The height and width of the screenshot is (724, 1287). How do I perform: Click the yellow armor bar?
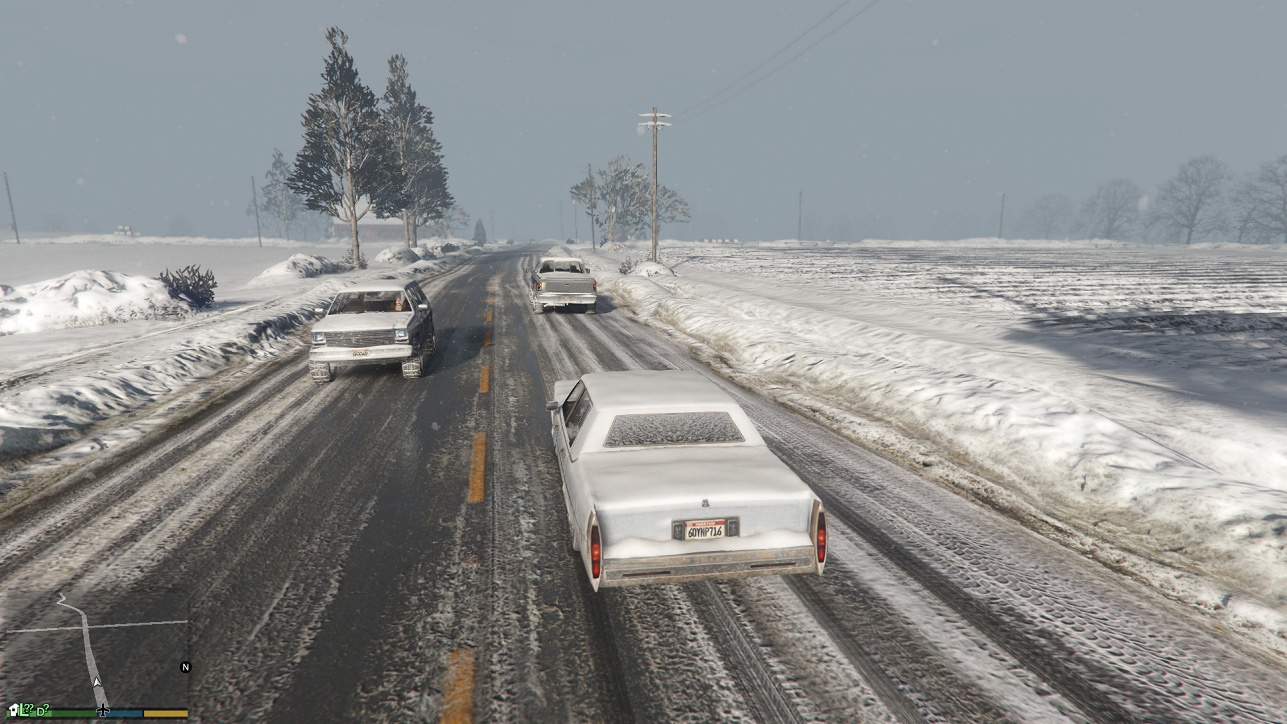pos(166,712)
